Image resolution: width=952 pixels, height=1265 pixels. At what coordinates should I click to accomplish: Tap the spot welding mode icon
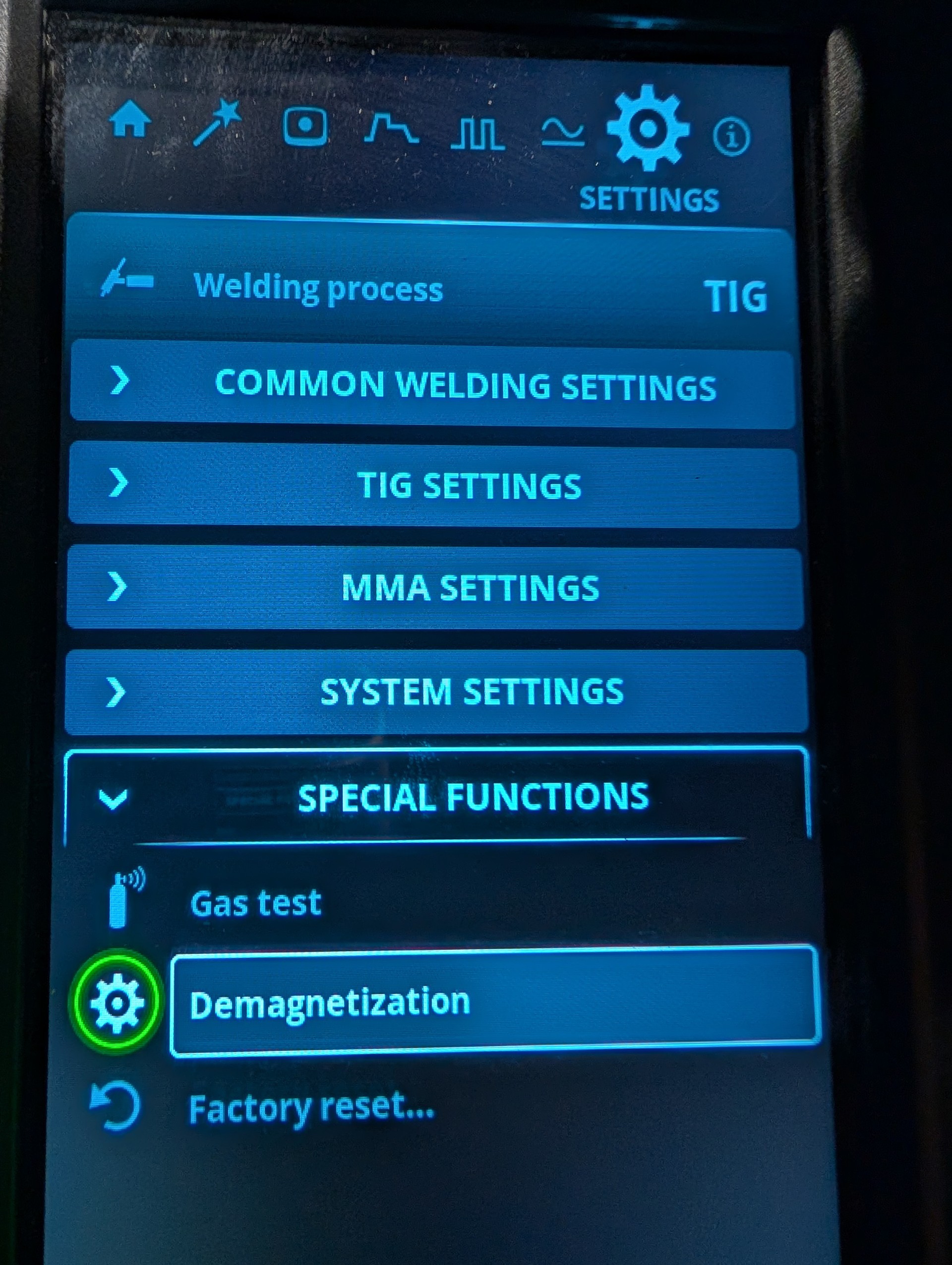click(307, 128)
